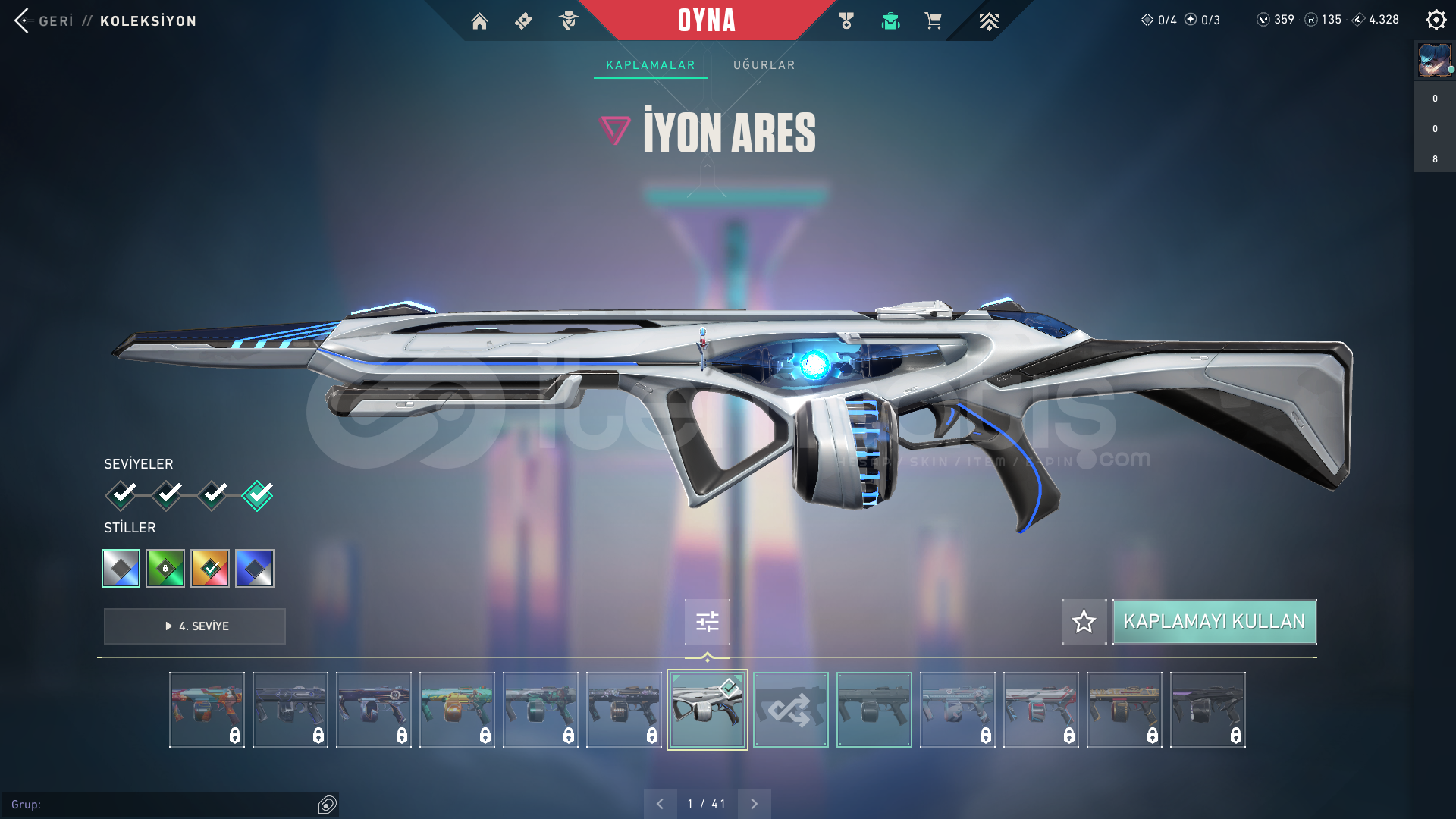Choose the yellow-red style variant swatch
The width and height of the screenshot is (1456, 819).
[x=210, y=568]
